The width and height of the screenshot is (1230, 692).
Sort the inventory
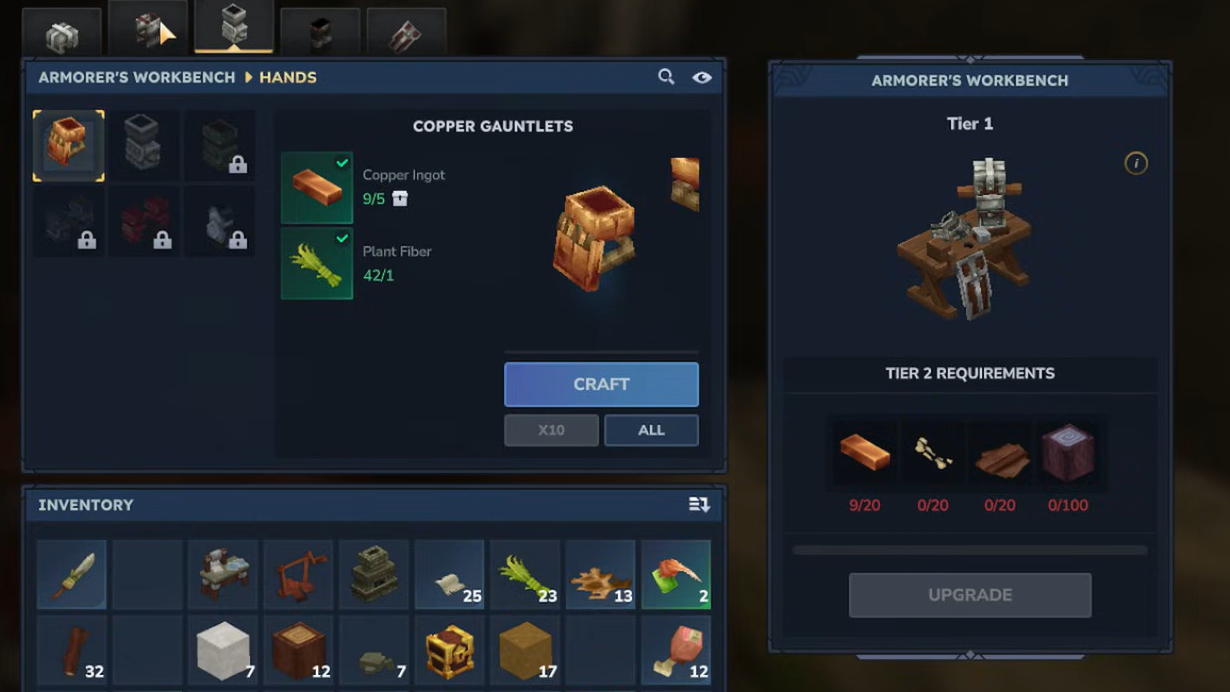pyautogui.click(x=699, y=505)
